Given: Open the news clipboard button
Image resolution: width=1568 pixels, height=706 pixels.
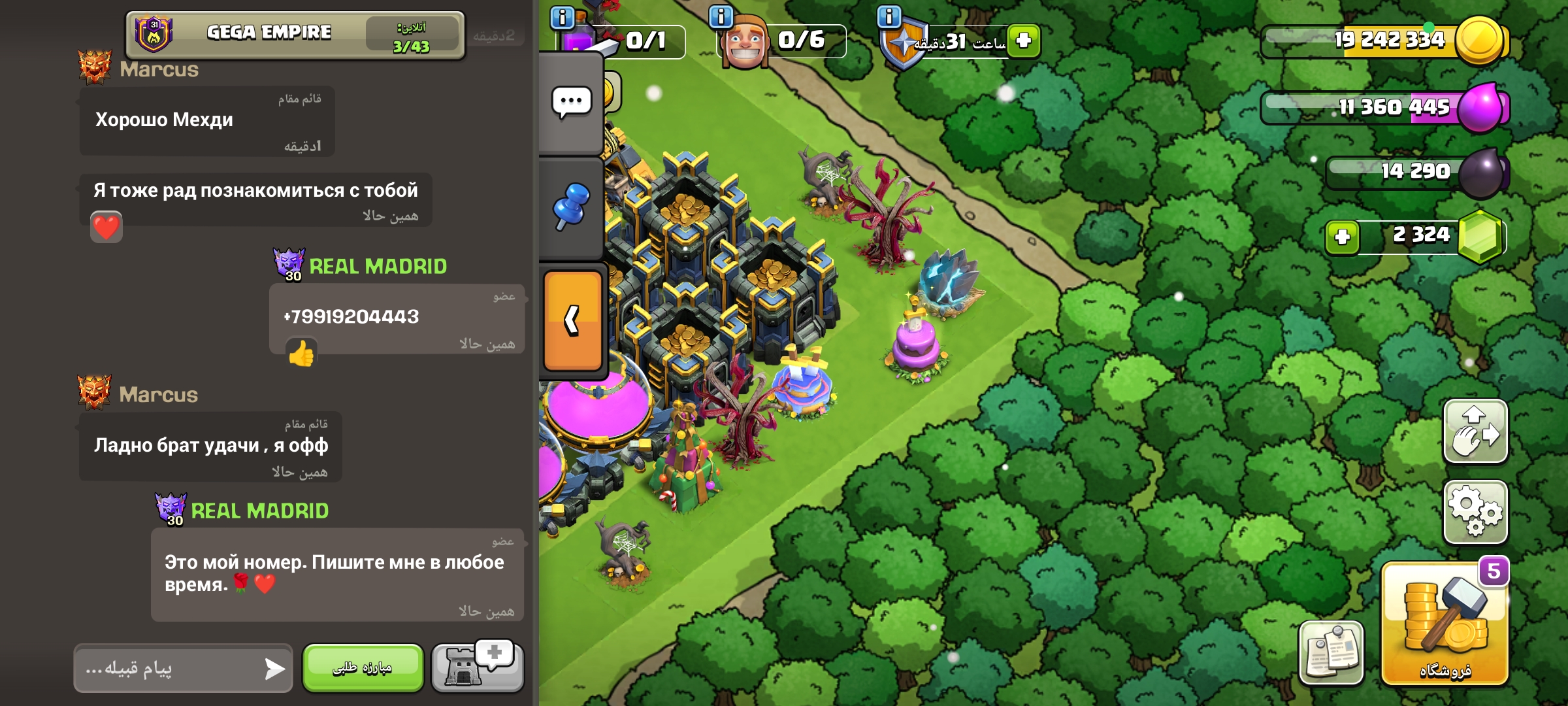Looking at the screenshot, I should (x=1331, y=652).
